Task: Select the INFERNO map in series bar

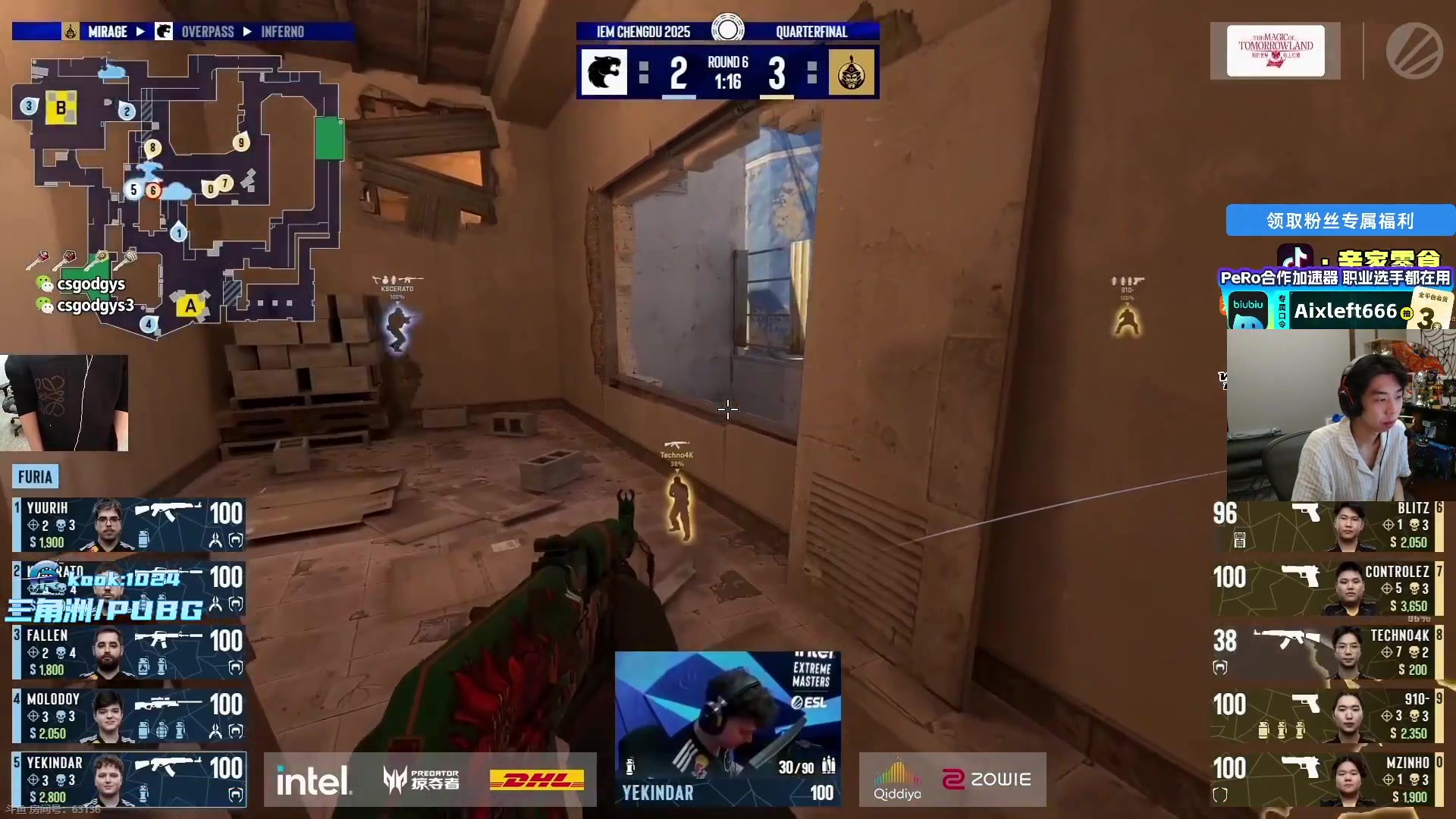Action: point(282,32)
